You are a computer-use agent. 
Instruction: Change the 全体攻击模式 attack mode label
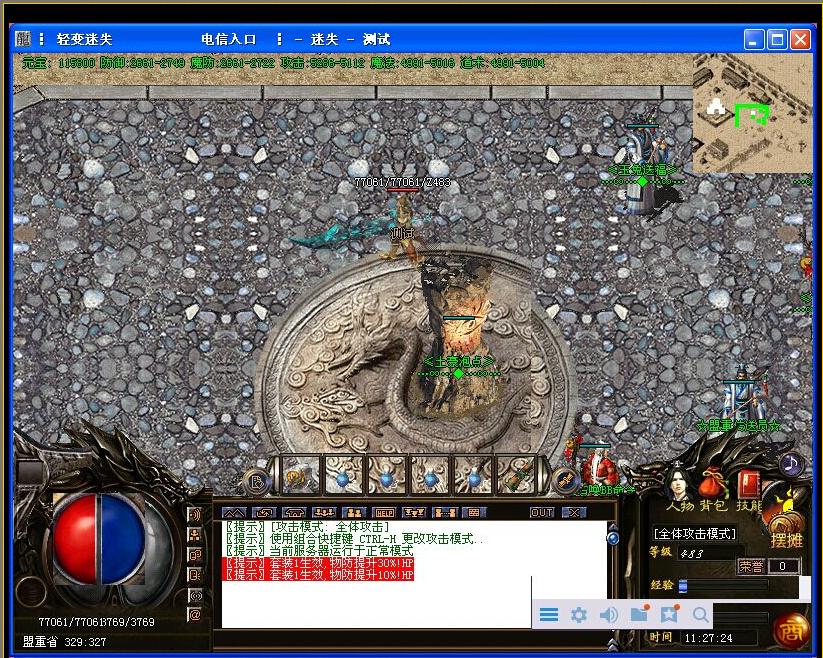tap(695, 534)
